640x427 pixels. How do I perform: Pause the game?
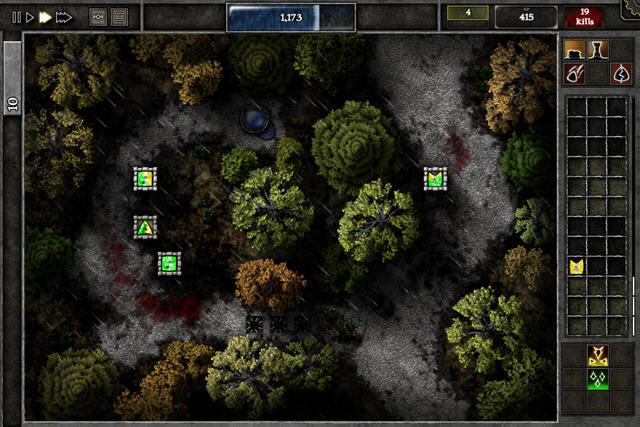click(x=15, y=17)
